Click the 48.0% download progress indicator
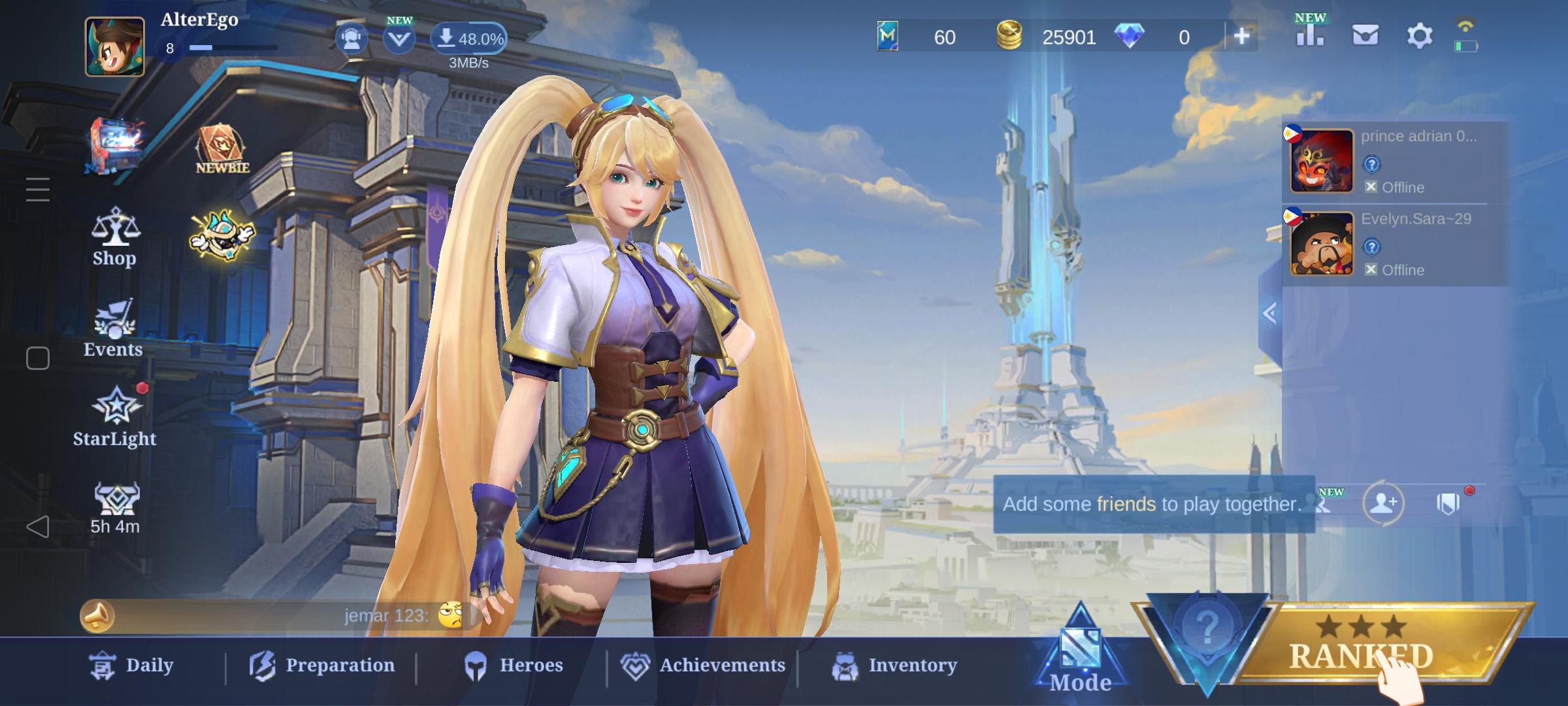 pyautogui.click(x=469, y=39)
